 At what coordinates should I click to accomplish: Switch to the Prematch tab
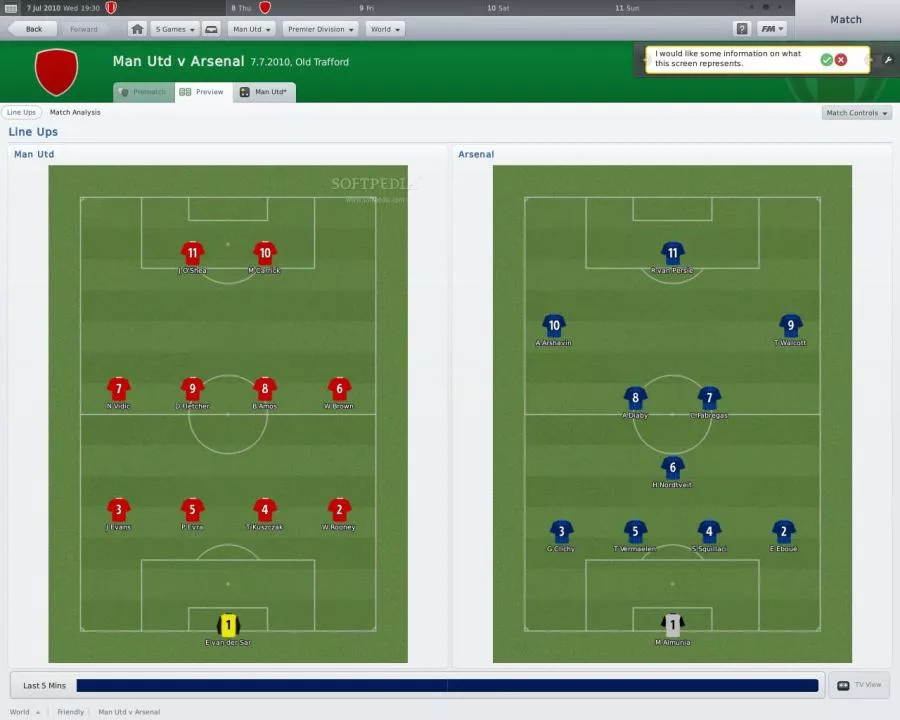pos(143,92)
